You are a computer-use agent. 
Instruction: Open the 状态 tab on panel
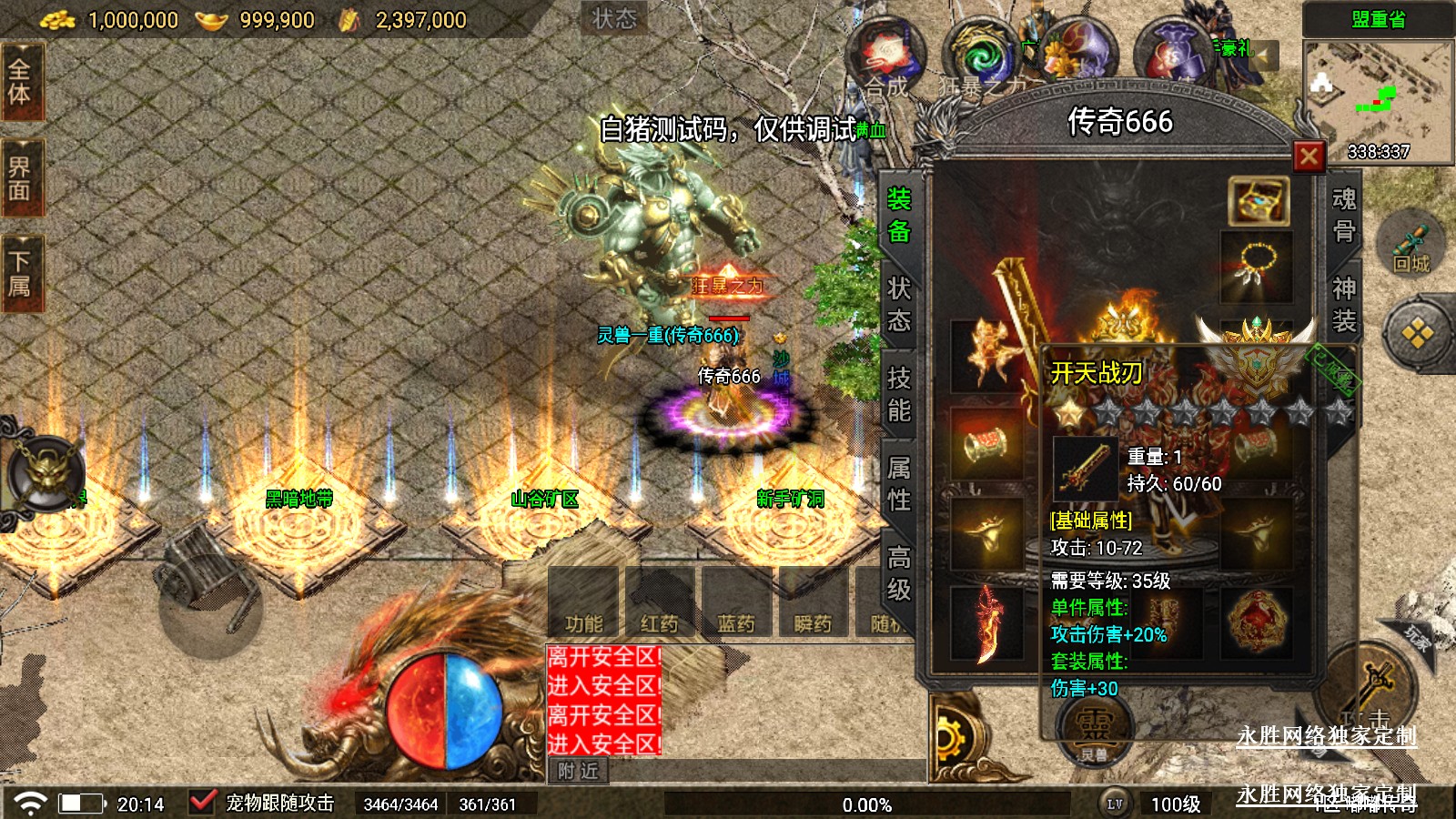899,305
